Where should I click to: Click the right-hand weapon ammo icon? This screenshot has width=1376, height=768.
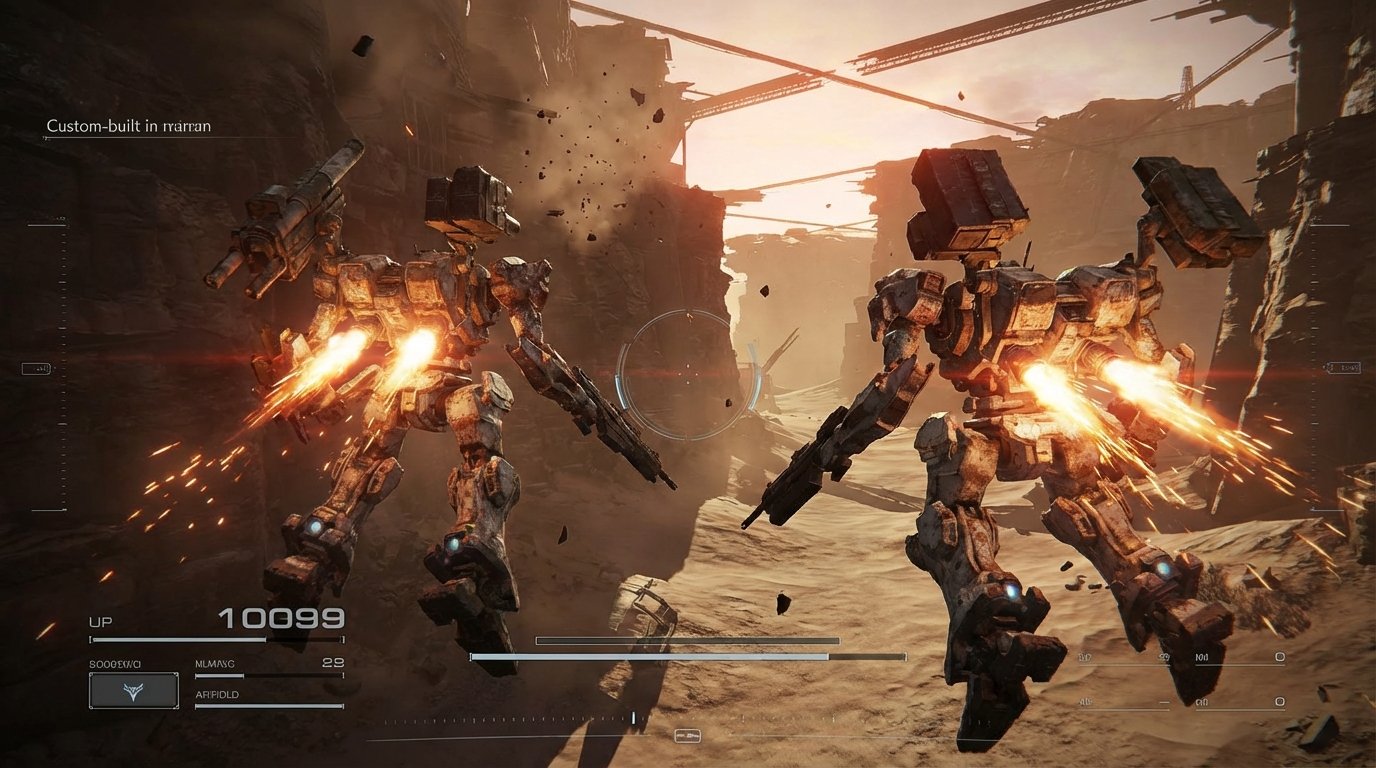pyautogui.click(x=1279, y=656)
